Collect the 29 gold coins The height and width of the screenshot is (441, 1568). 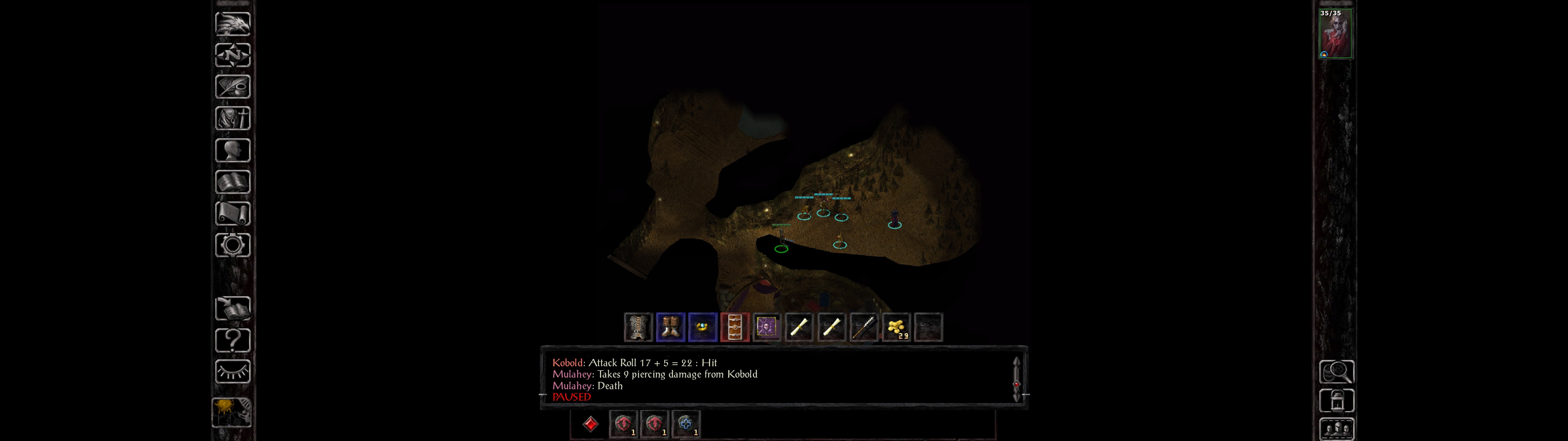coord(896,328)
